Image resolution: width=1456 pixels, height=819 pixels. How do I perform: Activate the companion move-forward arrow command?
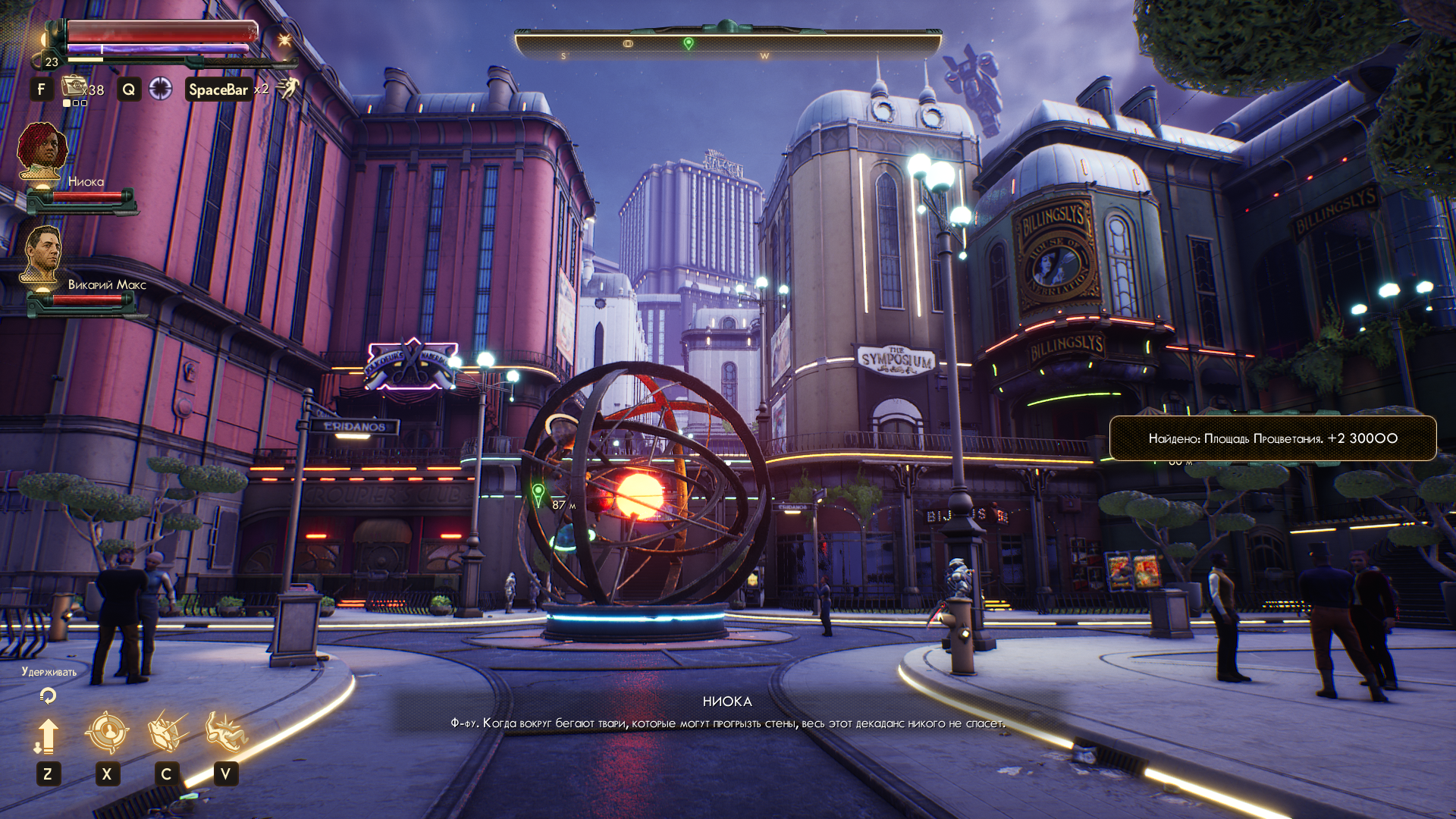point(47,736)
